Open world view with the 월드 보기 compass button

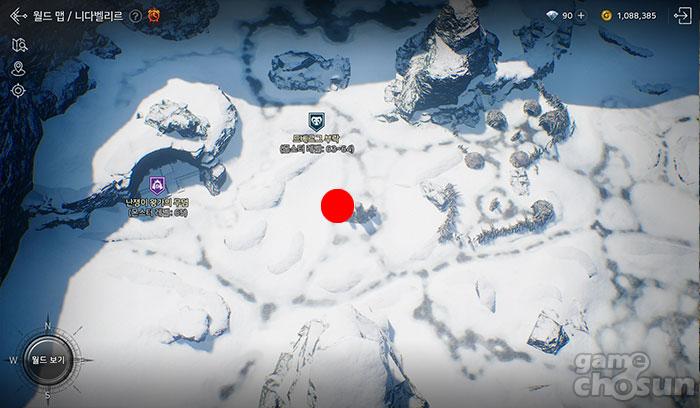click(x=46, y=359)
